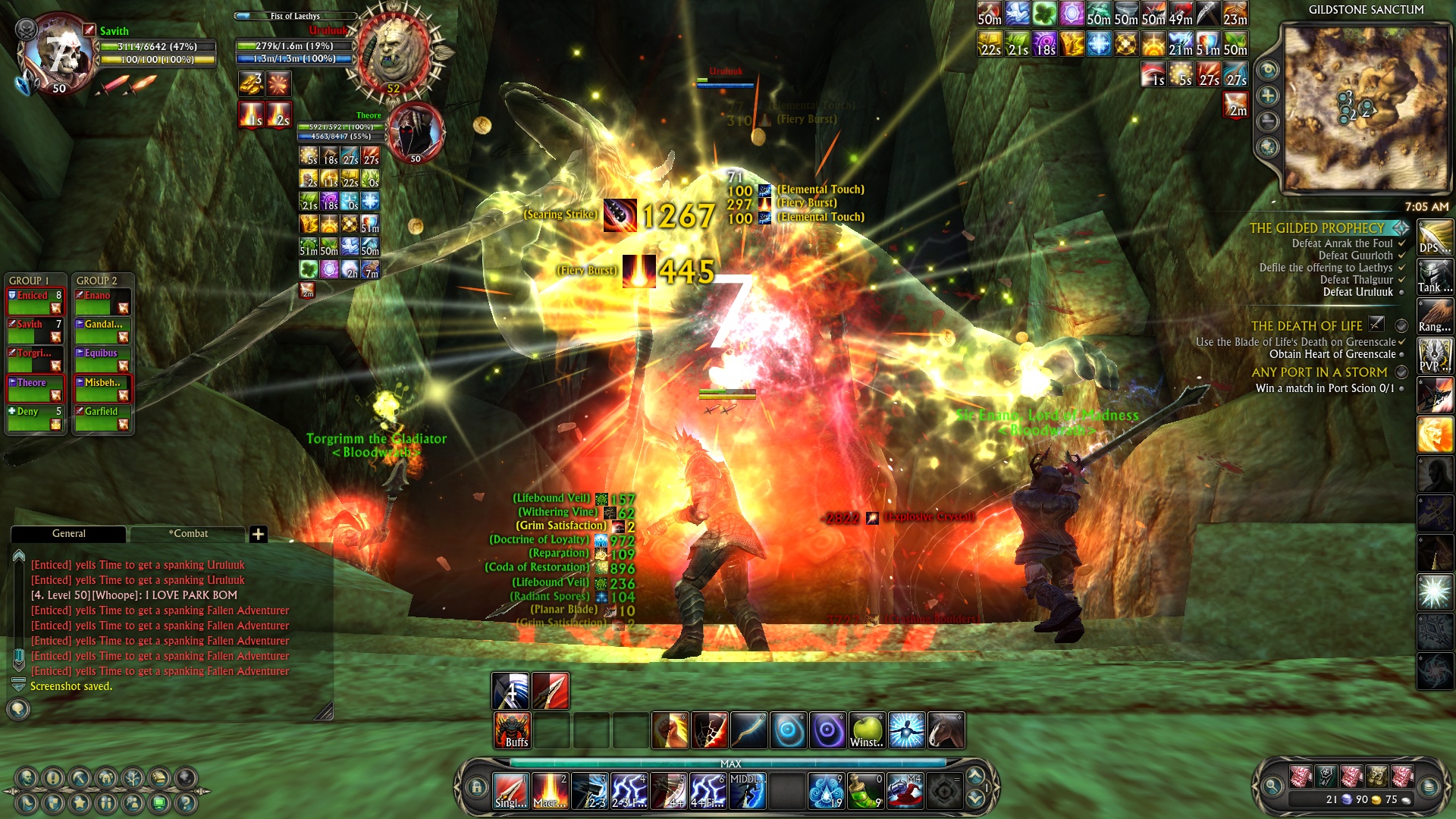Toggle the action bar lock
Viewport: 1456px width, 819px height.
click(x=476, y=787)
